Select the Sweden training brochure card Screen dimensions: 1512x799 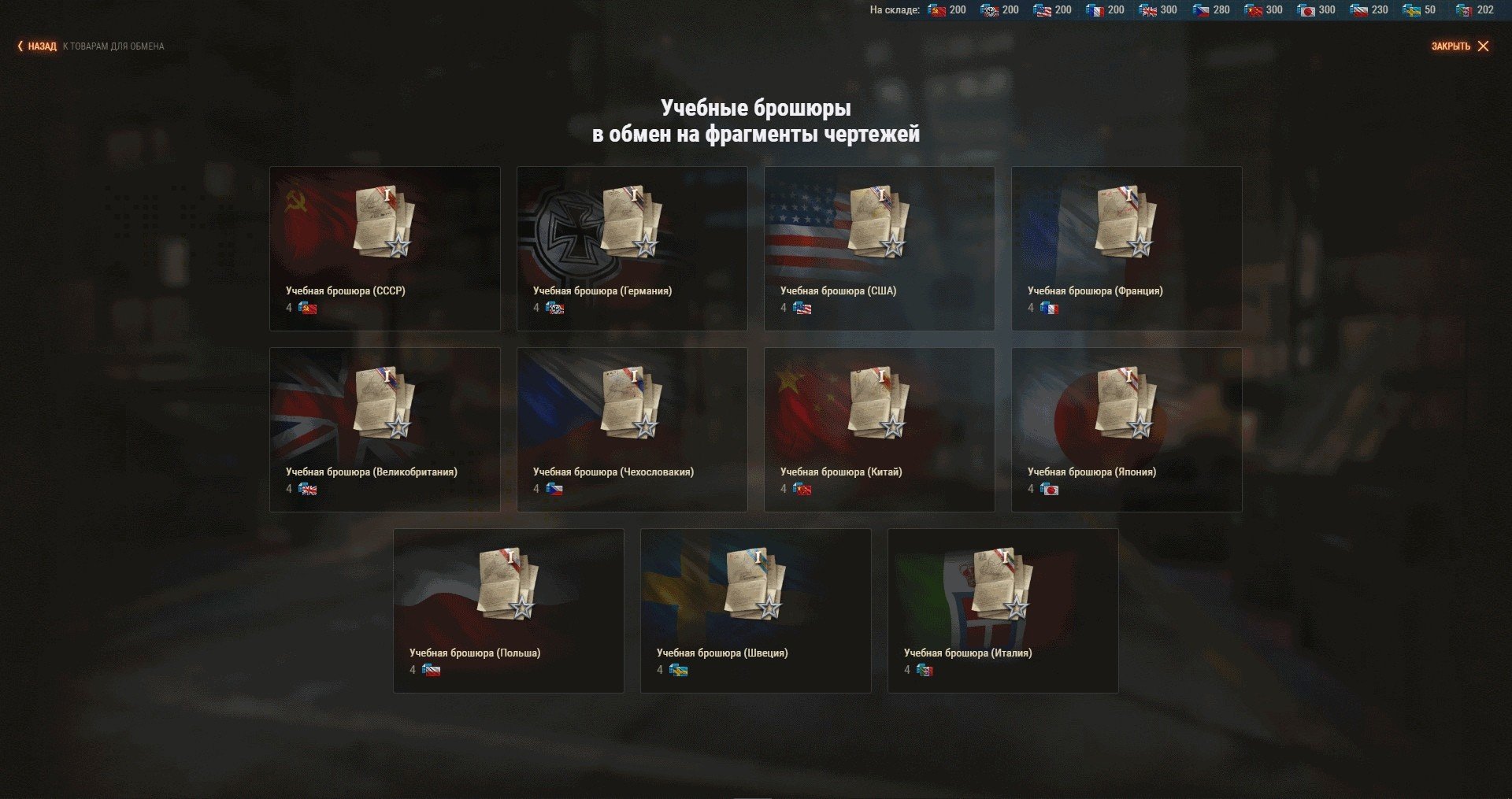pos(755,610)
